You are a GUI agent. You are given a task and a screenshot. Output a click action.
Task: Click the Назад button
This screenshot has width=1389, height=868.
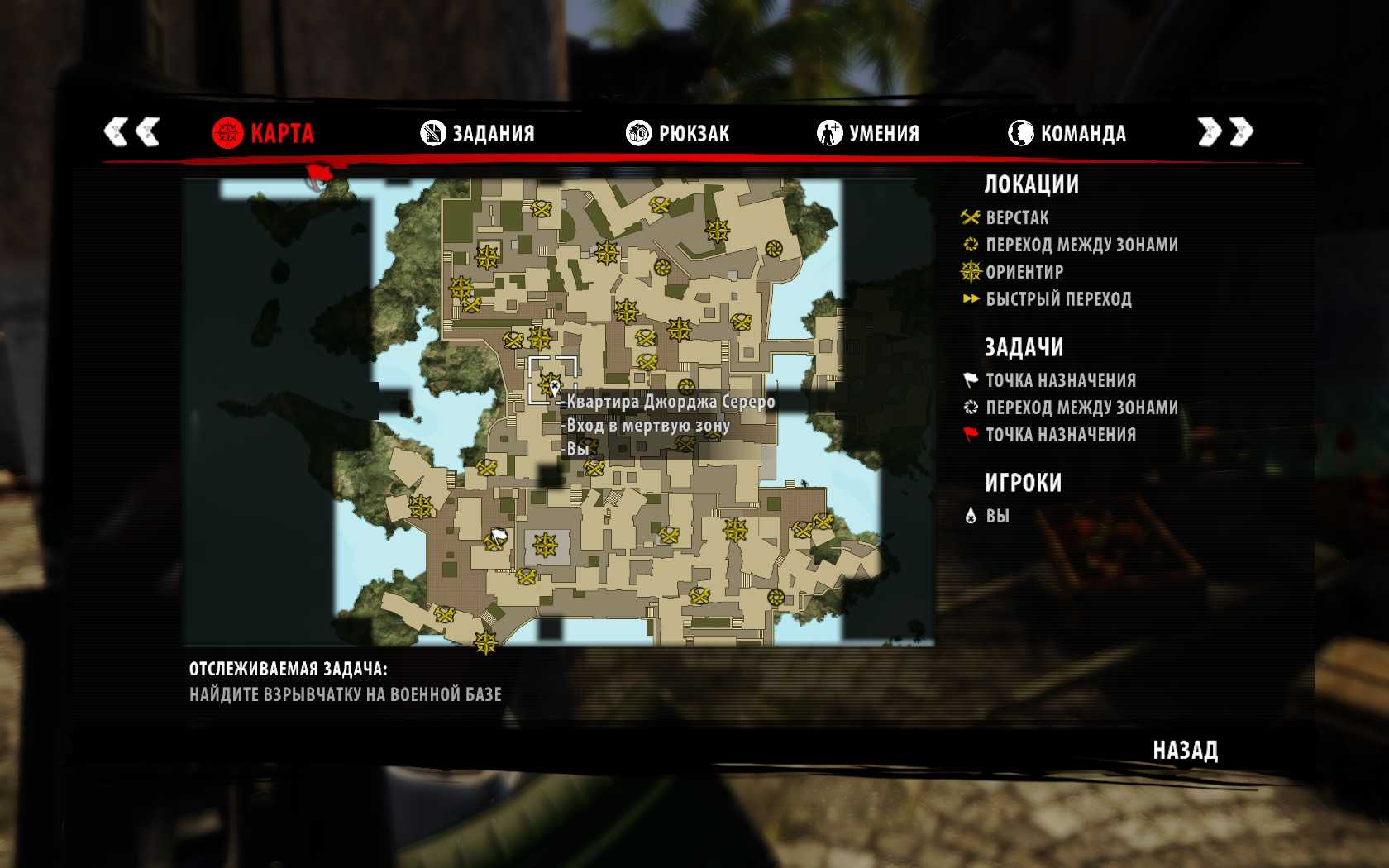(1185, 750)
